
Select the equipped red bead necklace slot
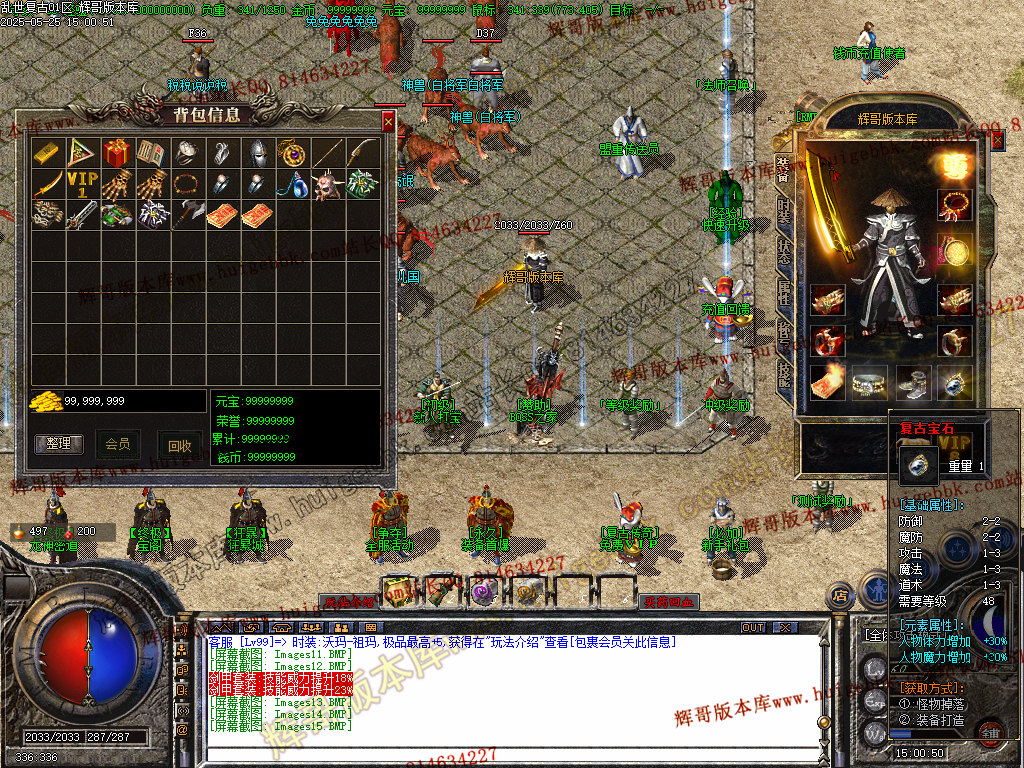click(x=956, y=204)
